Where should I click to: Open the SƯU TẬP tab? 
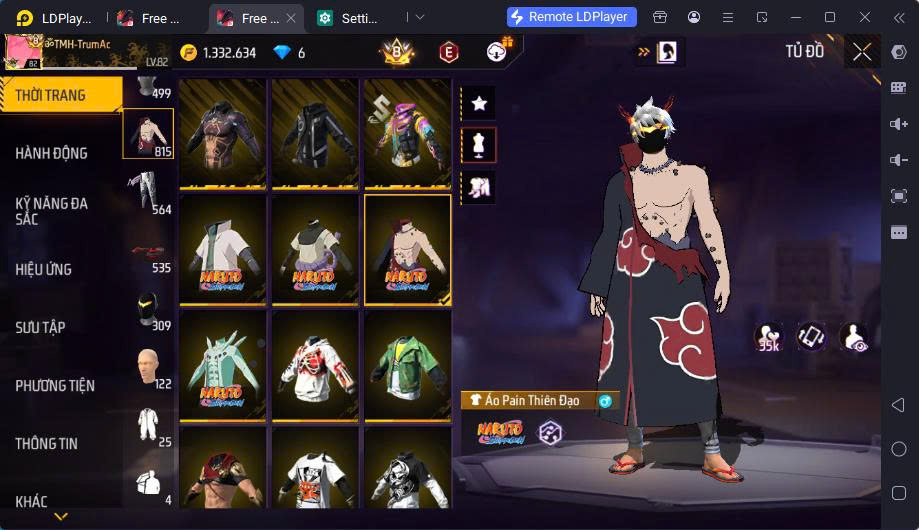coord(41,327)
